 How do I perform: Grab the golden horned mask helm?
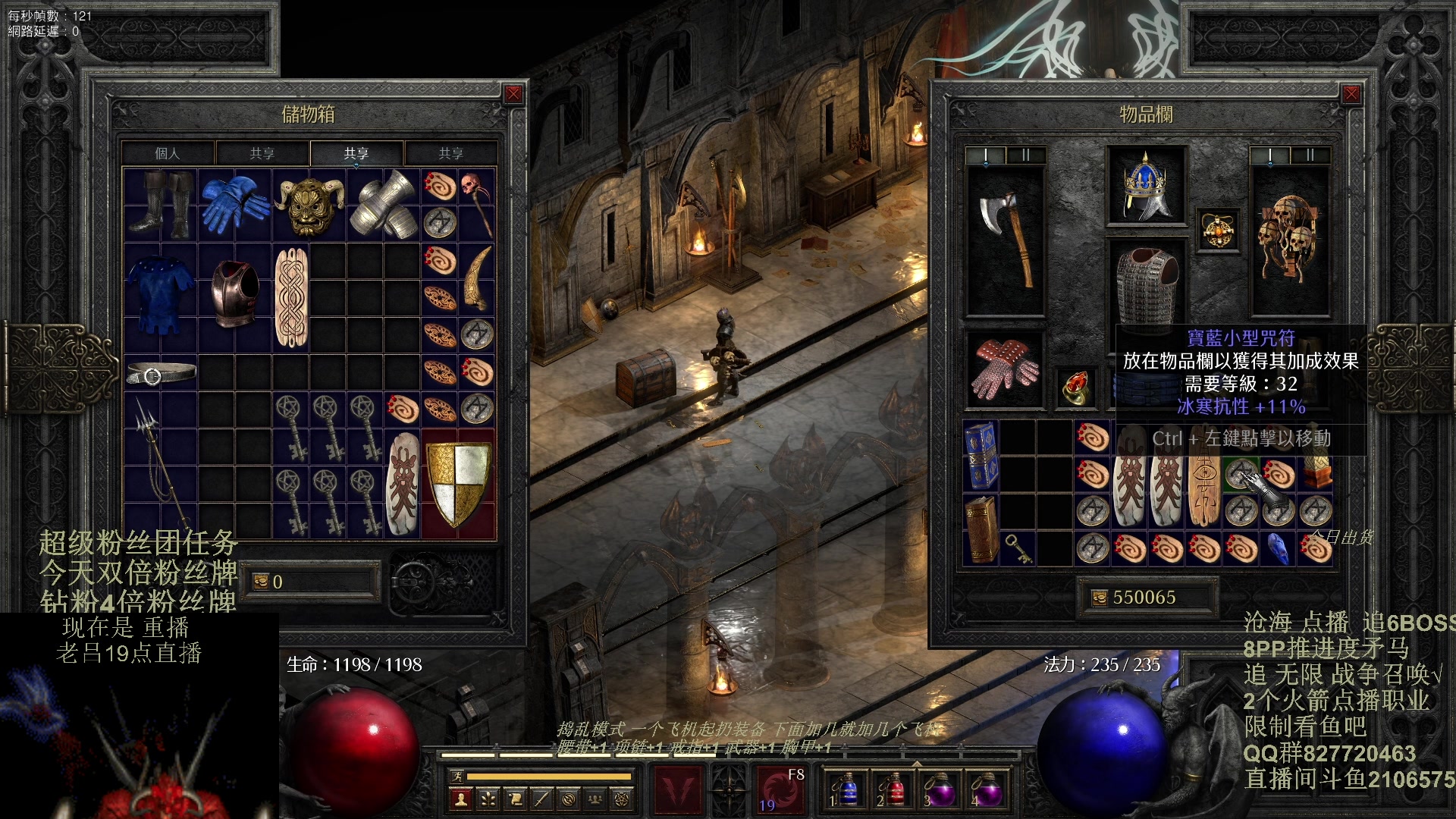click(x=308, y=205)
